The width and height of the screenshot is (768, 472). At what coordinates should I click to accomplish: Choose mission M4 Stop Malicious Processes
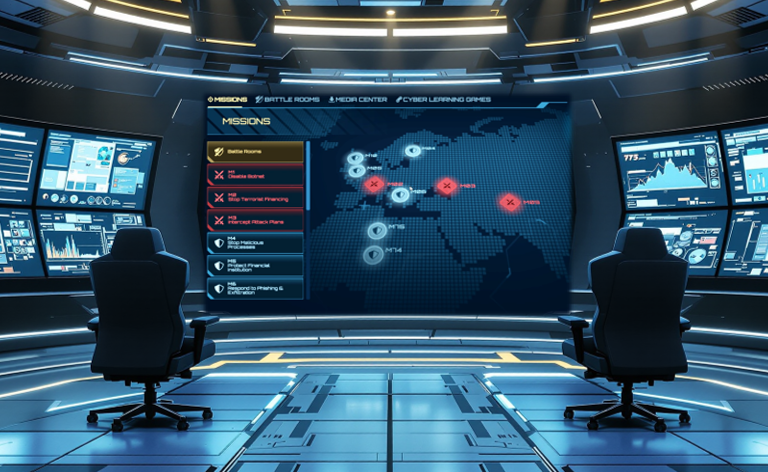[x=254, y=243]
